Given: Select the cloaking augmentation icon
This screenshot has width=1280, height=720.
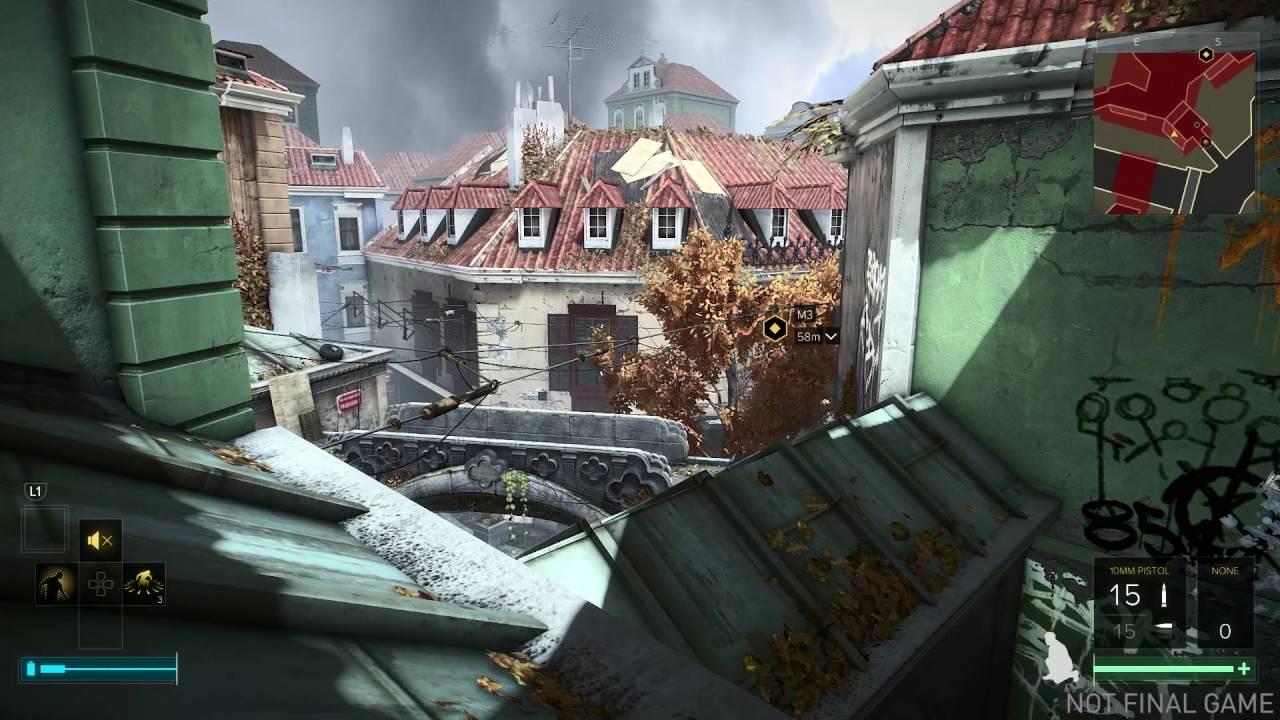Looking at the screenshot, I should [54, 583].
